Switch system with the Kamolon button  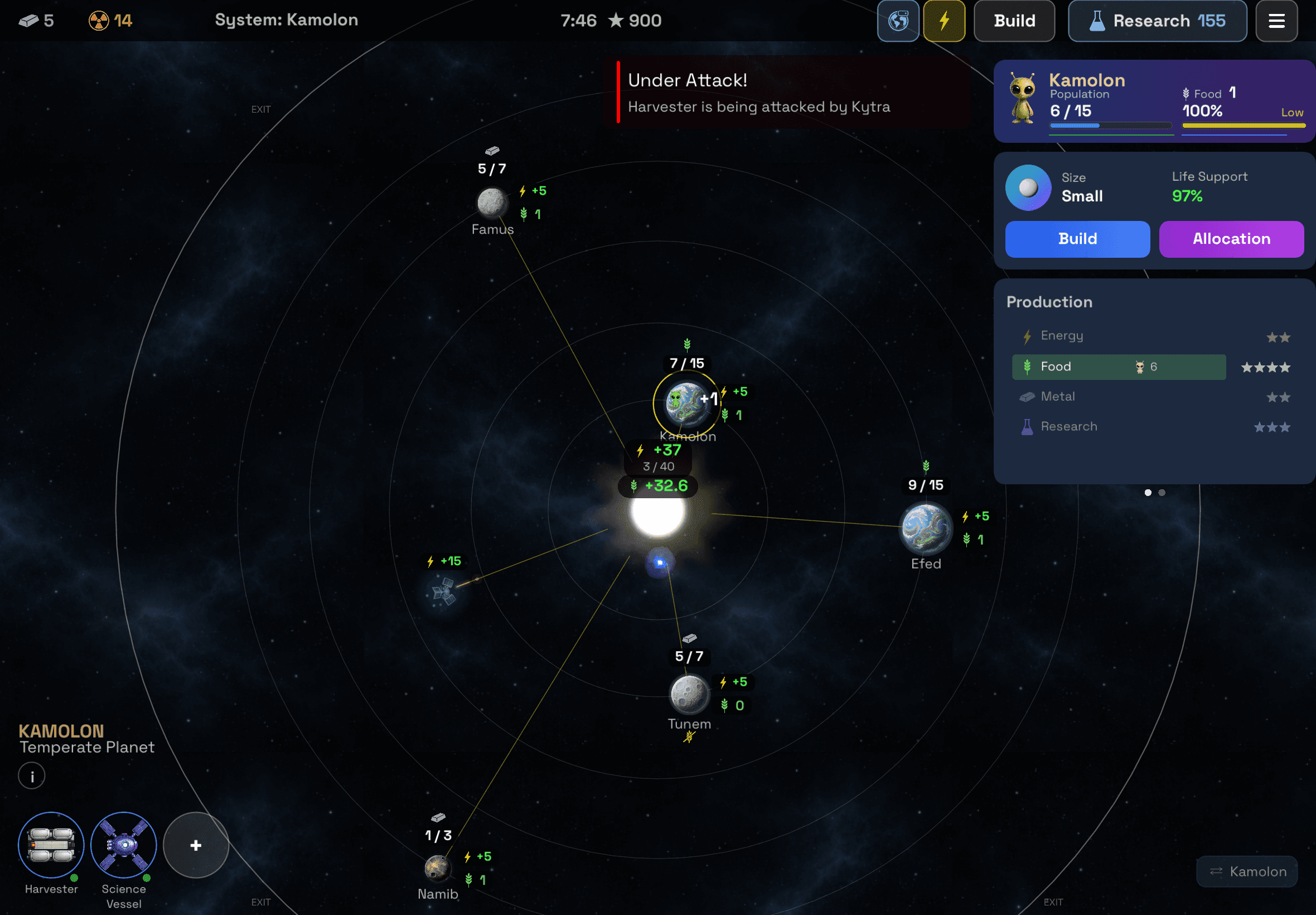pyautogui.click(x=1247, y=871)
